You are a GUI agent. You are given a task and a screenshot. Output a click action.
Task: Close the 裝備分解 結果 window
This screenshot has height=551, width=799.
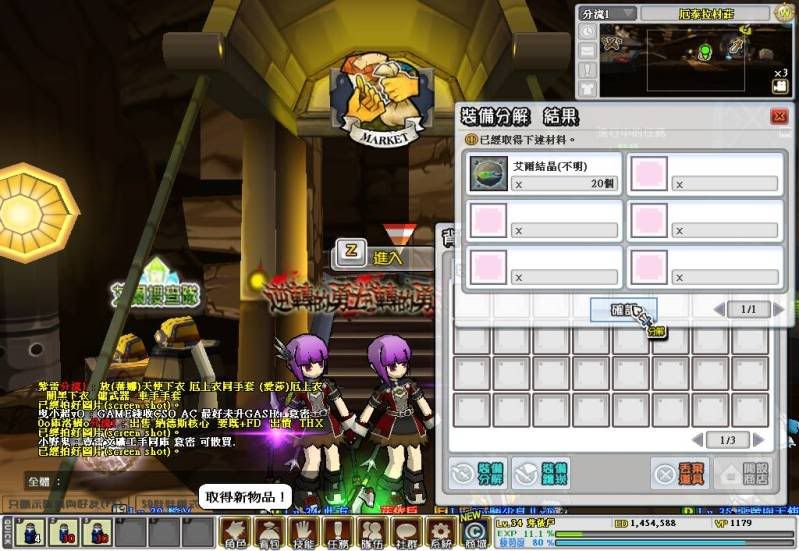[x=779, y=117]
